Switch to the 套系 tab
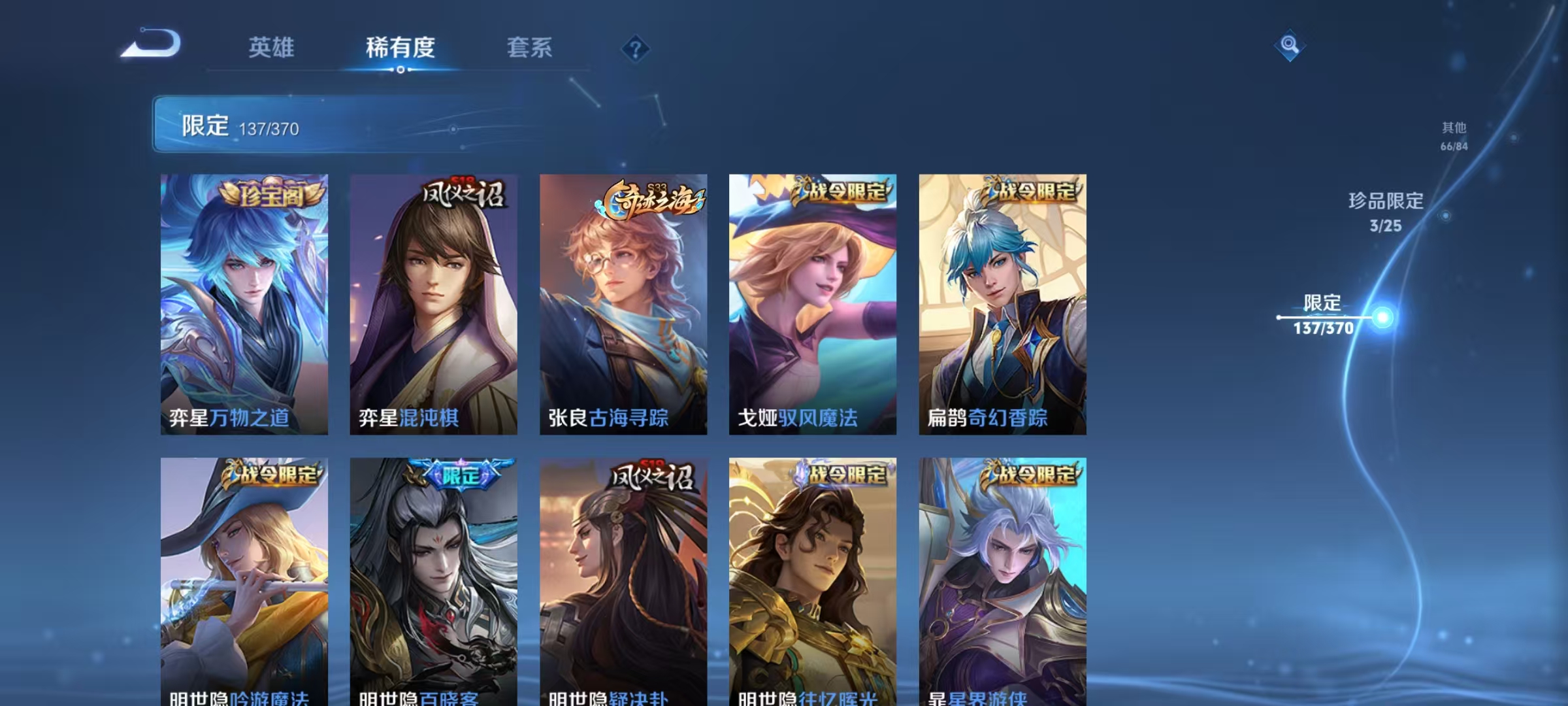Screen dimensions: 1568x706 point(529,46)
